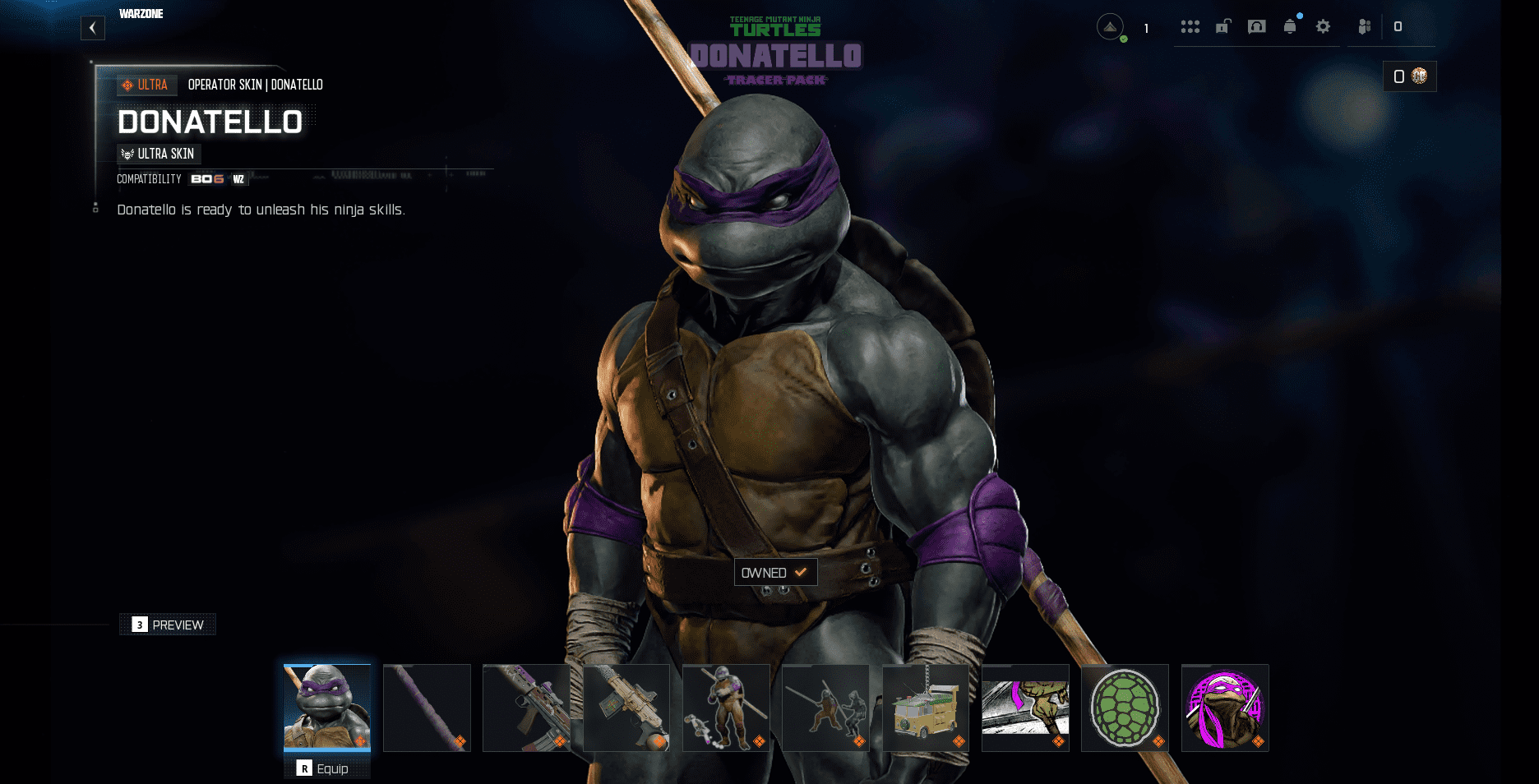1539x784 pixels.
Task: Click the ULTRA rarity badge
Action: pos(146,85)
